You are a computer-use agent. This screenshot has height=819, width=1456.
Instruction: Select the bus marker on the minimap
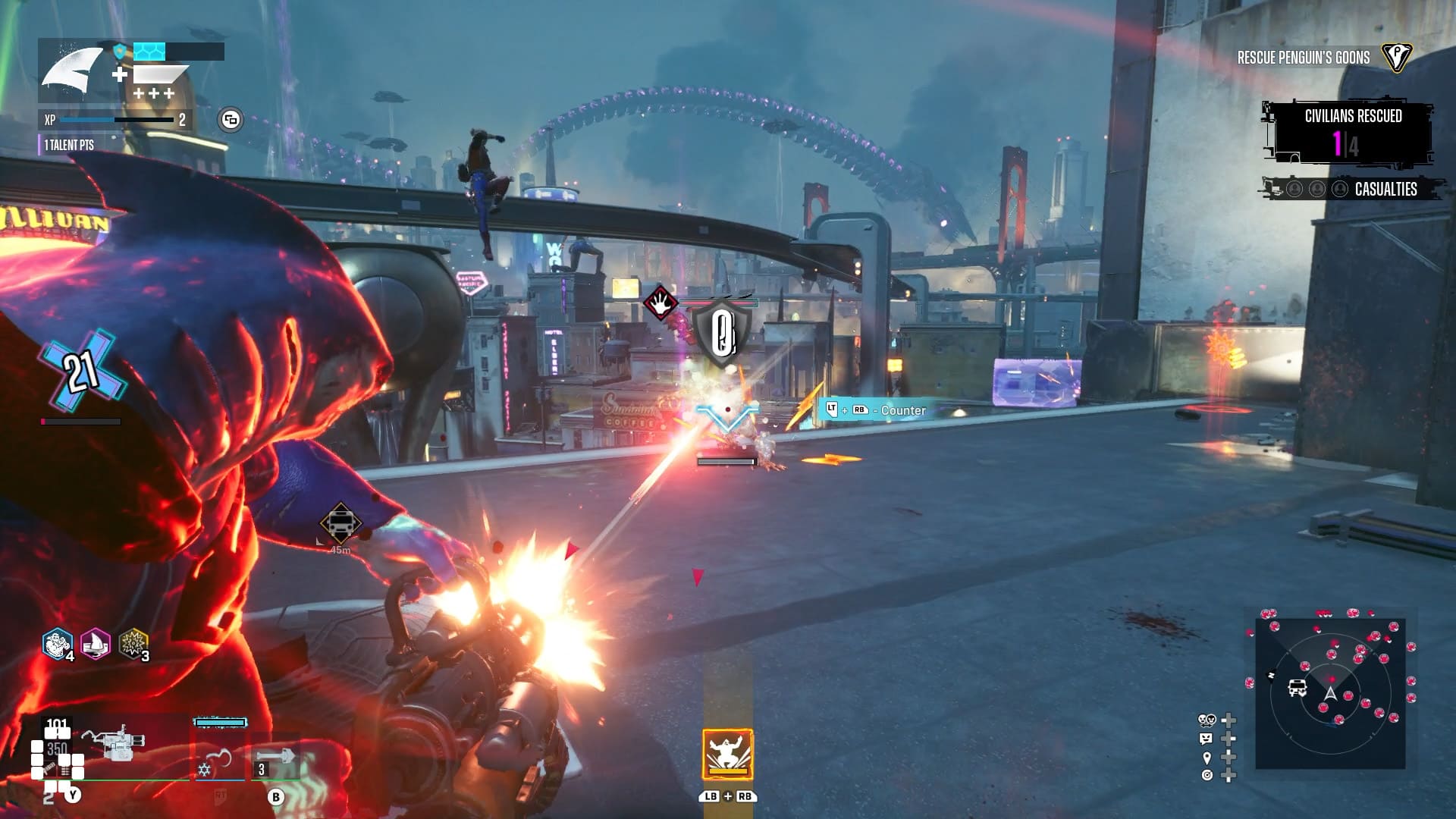pos(1298,688)
